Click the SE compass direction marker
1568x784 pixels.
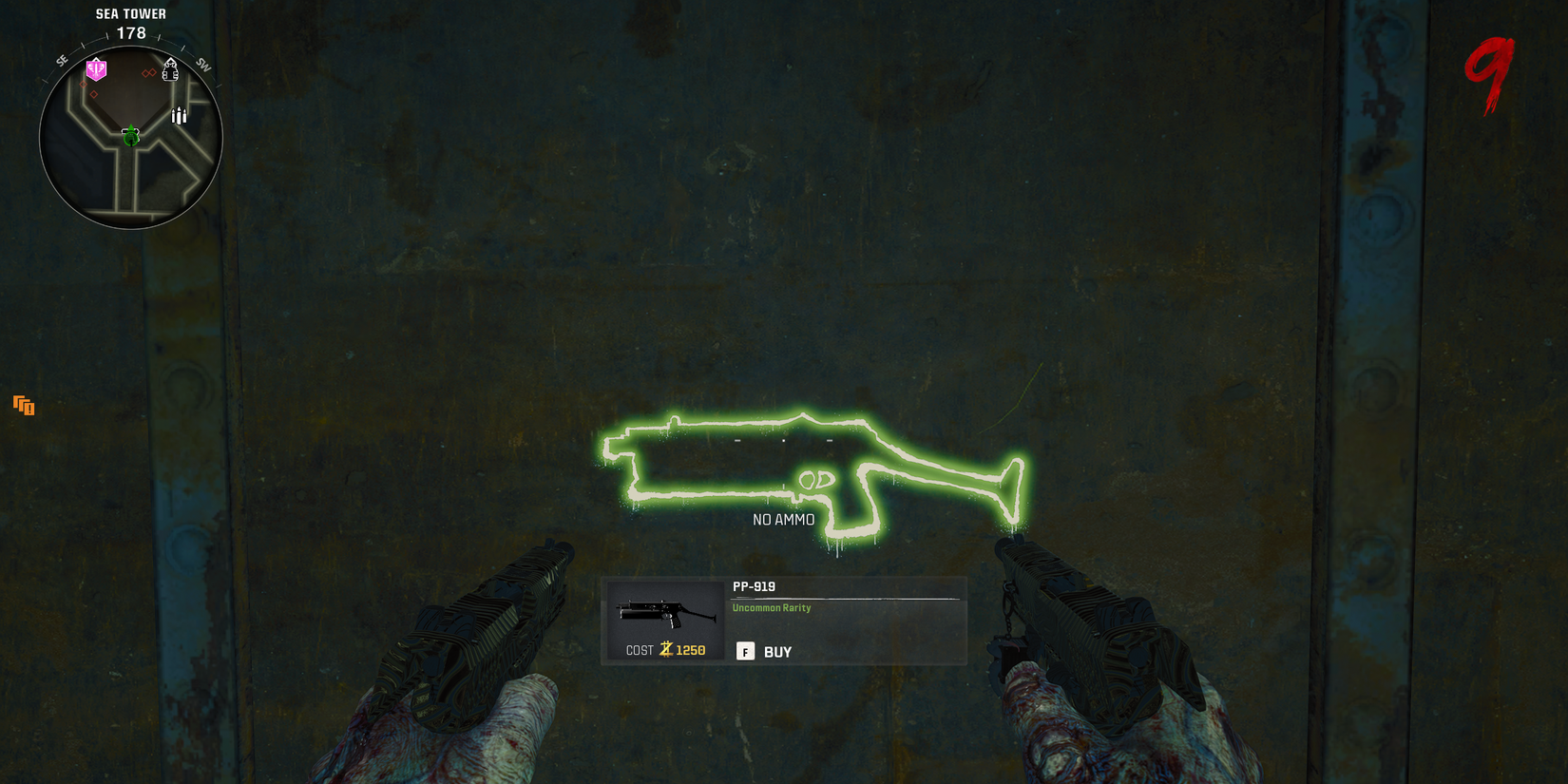point(61,60)
